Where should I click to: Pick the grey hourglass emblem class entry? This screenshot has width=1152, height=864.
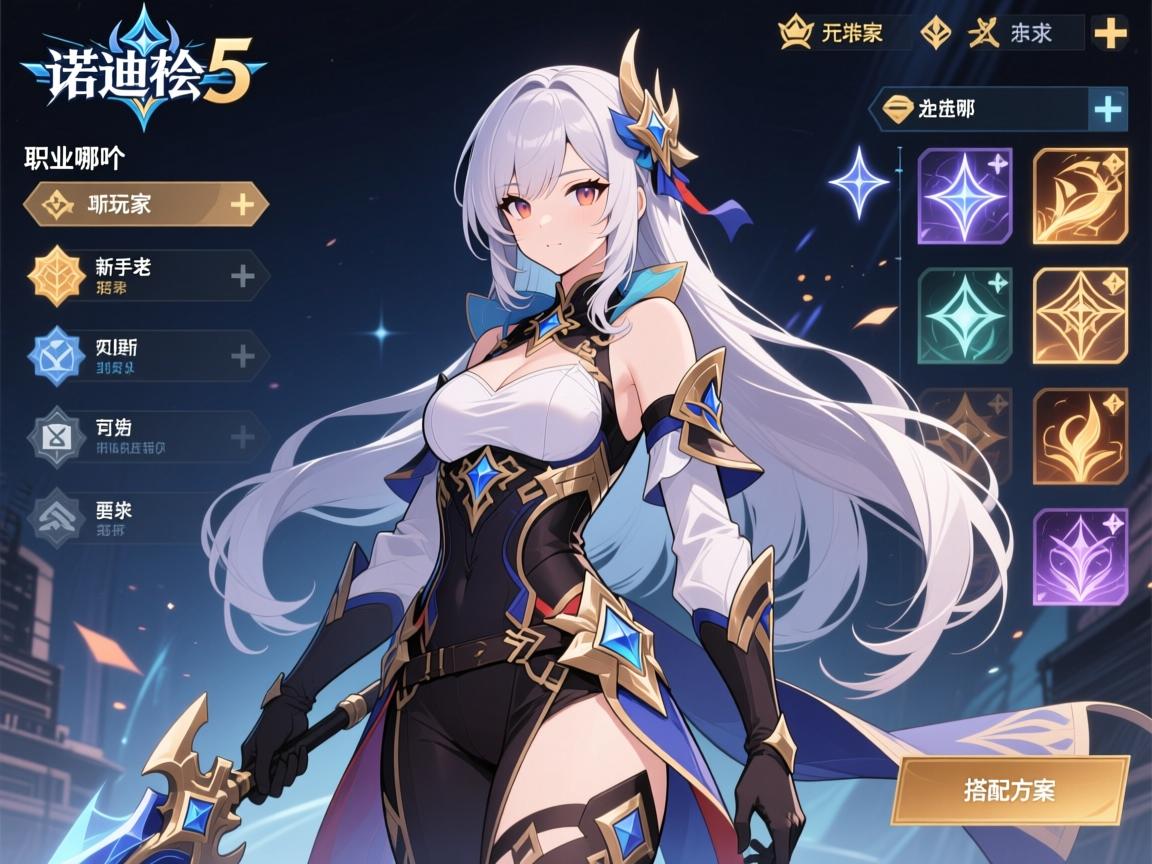pyautogui.click(x=145, y=437)
